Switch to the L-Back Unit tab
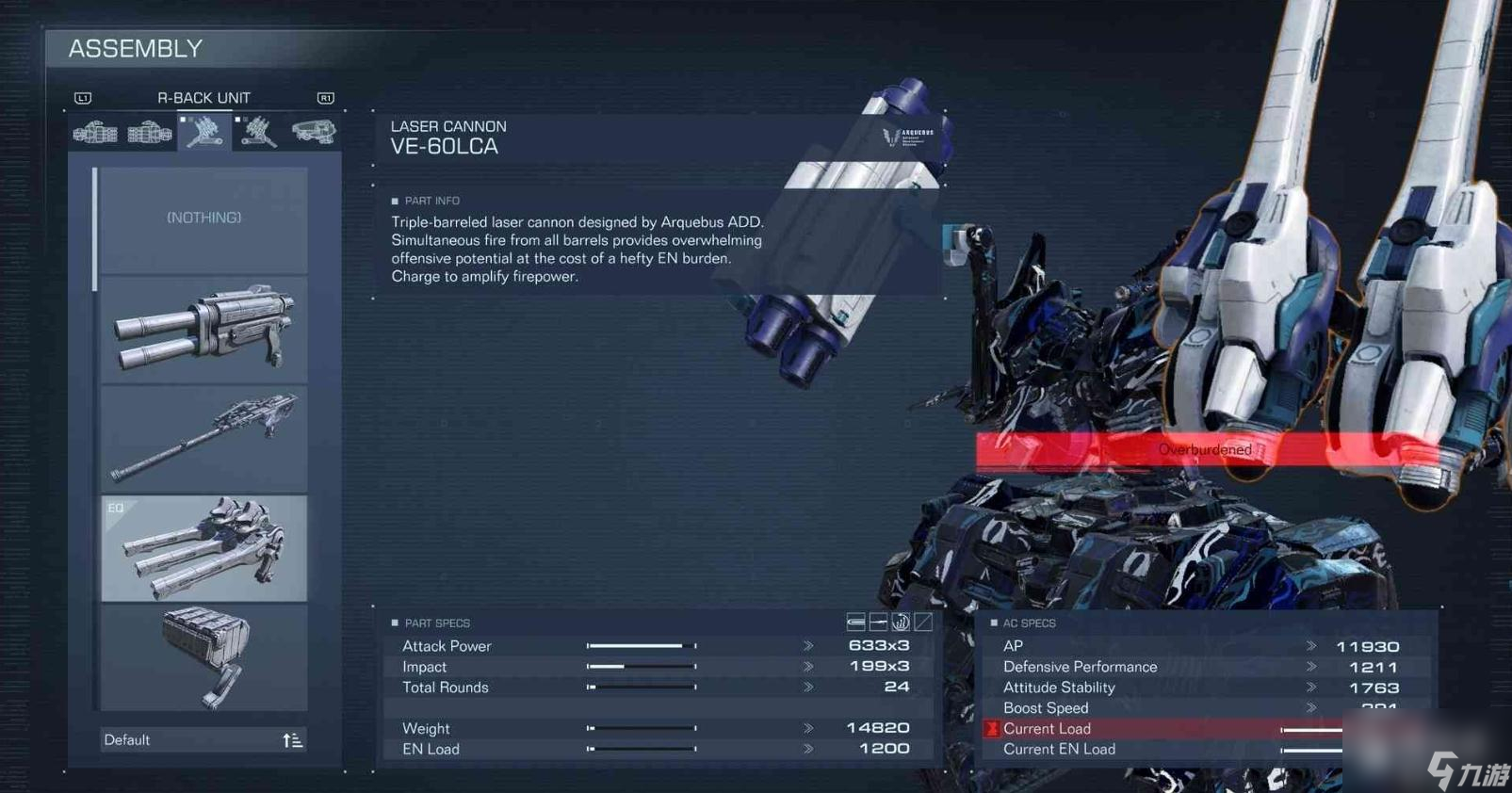The width and height of the screenshot is (1512, 793). [x=258, y=133]
